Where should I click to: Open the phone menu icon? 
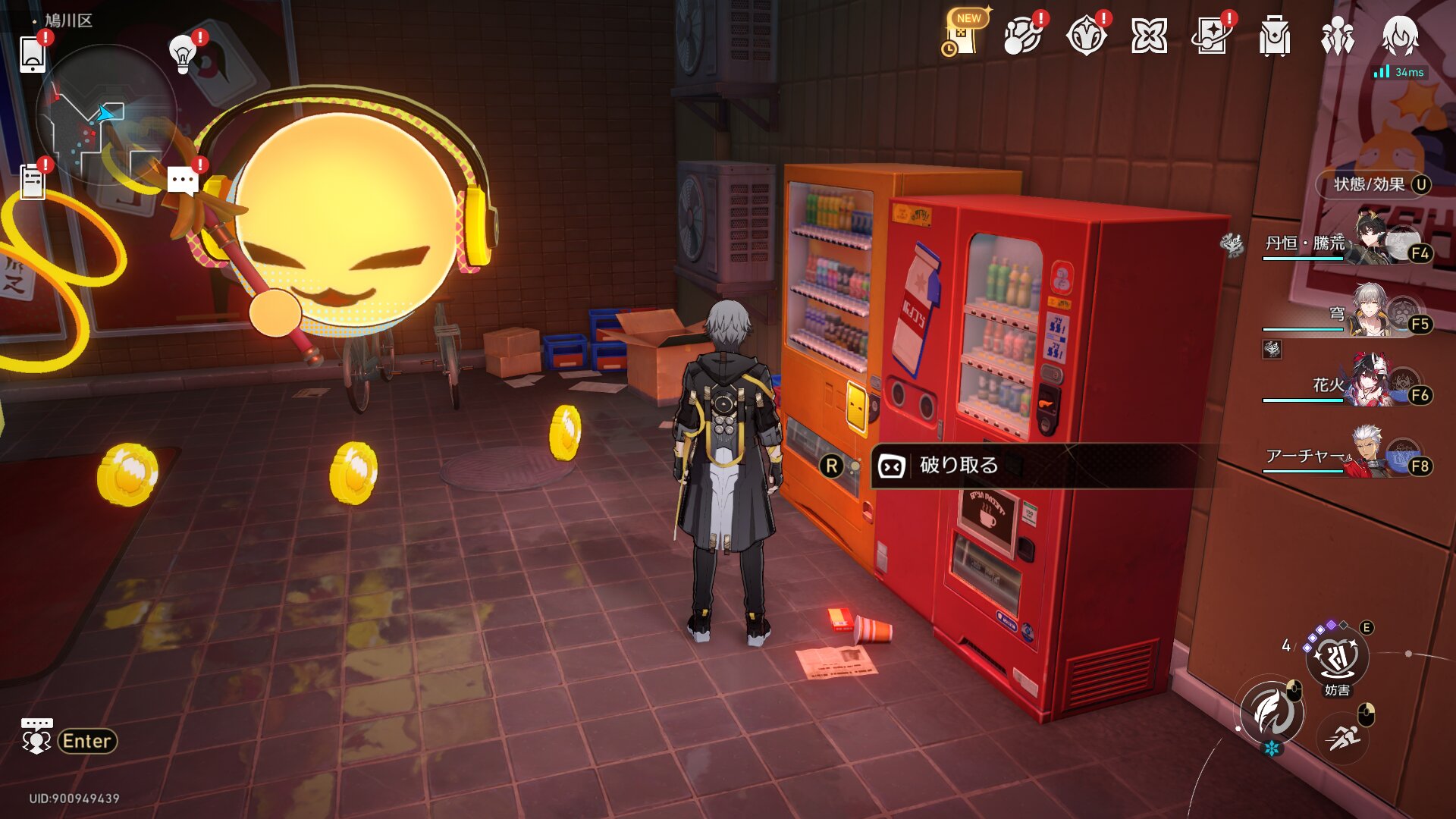(33, 55)
